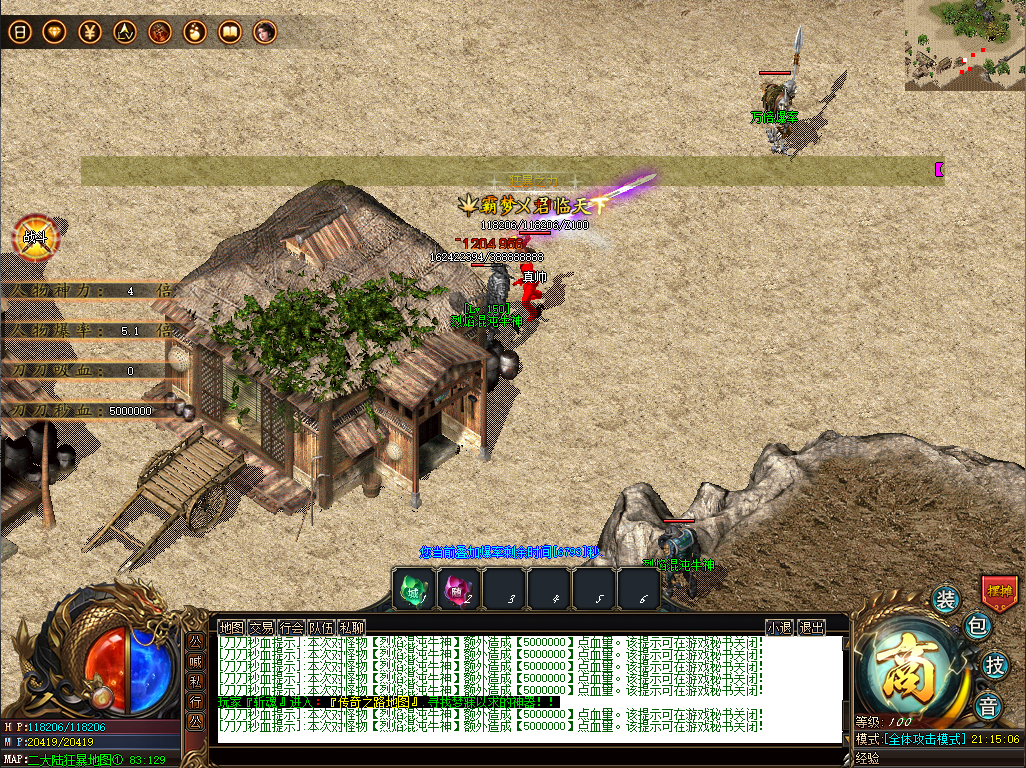The width and height of the screenshot is (1026, 768).
Task: Click the 小退 logout button
Action: point(779,627)
